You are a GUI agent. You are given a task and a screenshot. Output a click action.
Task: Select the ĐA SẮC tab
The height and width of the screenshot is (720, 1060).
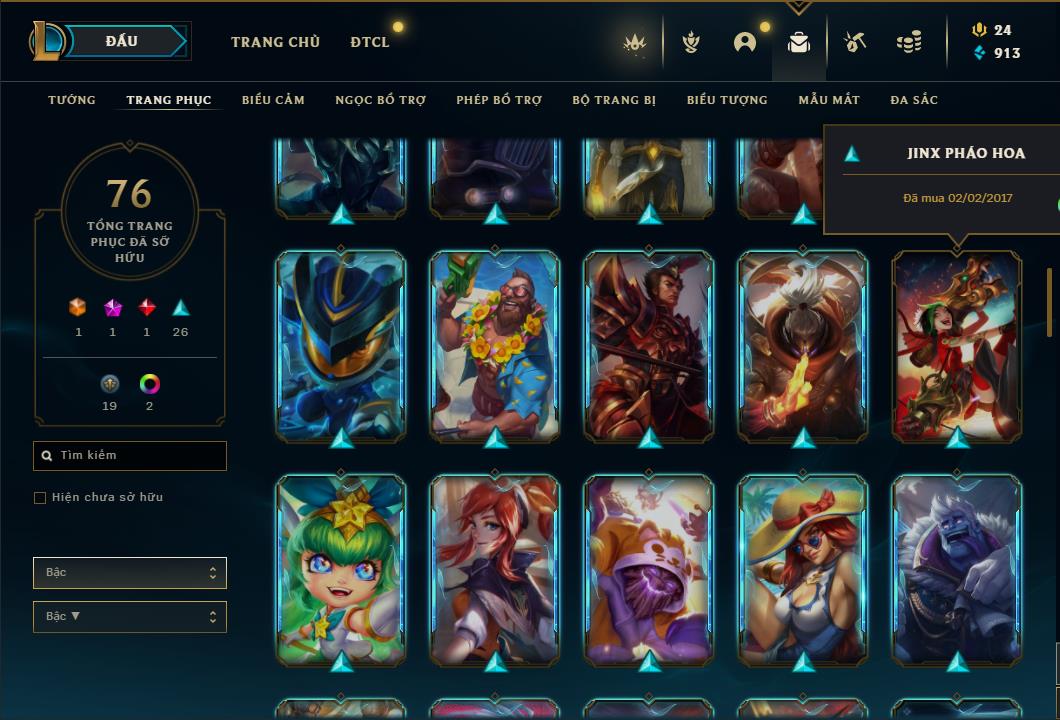[x=914, y=100]
